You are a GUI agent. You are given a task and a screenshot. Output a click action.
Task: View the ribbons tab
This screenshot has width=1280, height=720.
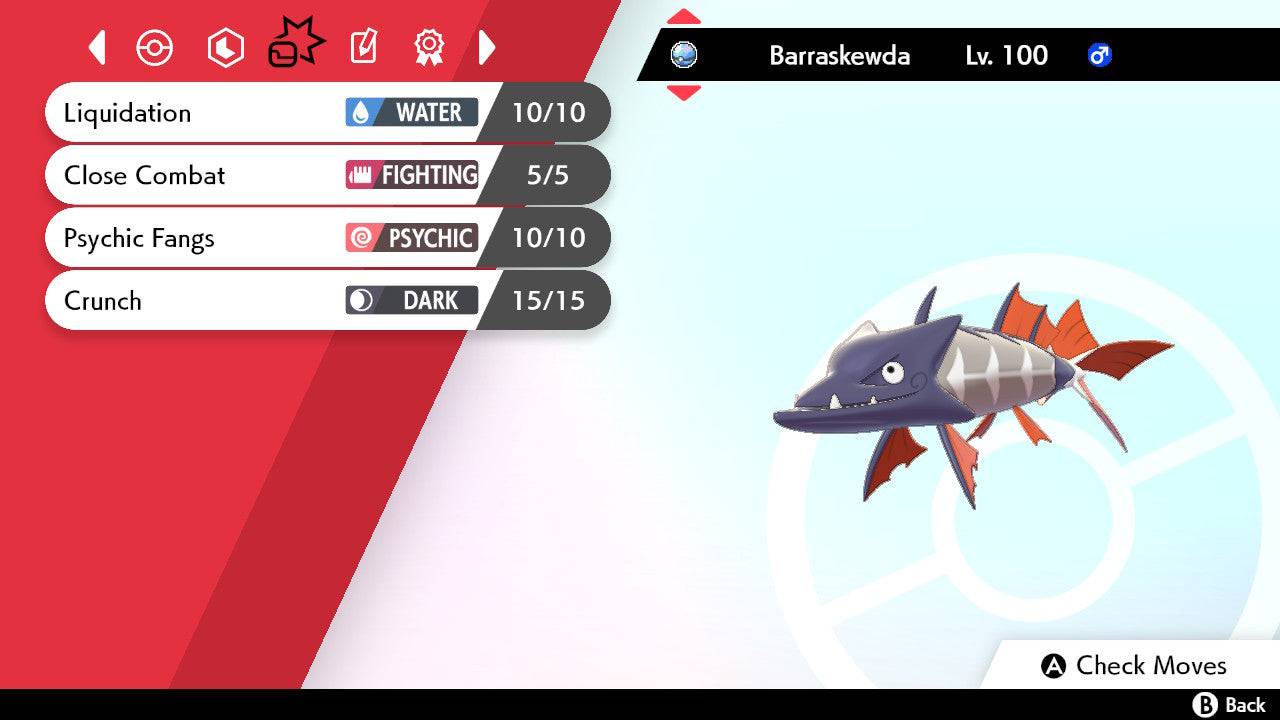pyautogui.click(x=429, y=47)
